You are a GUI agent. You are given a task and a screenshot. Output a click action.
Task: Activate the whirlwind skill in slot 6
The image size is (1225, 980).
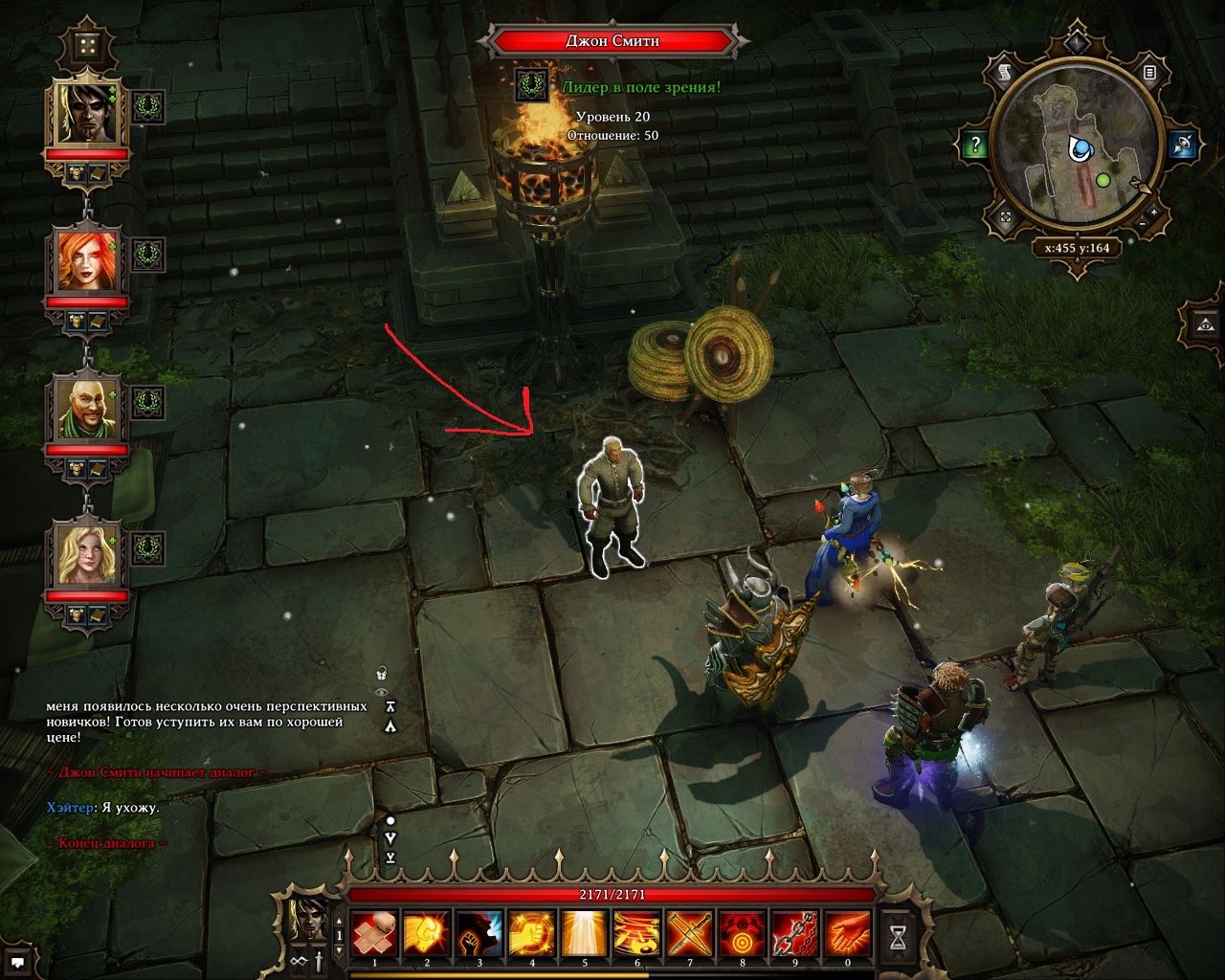pyautogui.click(x=636, y=931)
